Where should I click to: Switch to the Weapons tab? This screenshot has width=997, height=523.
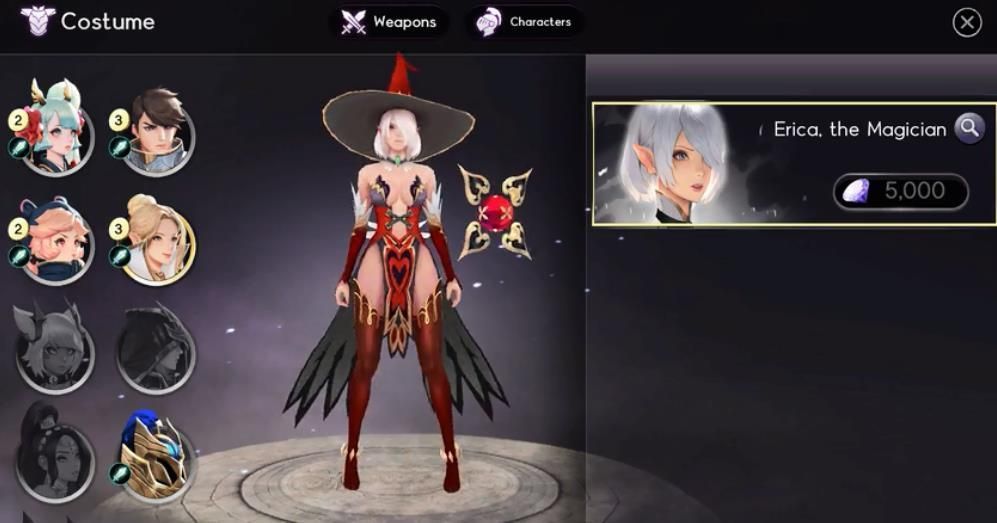click(x=389, y=22)
